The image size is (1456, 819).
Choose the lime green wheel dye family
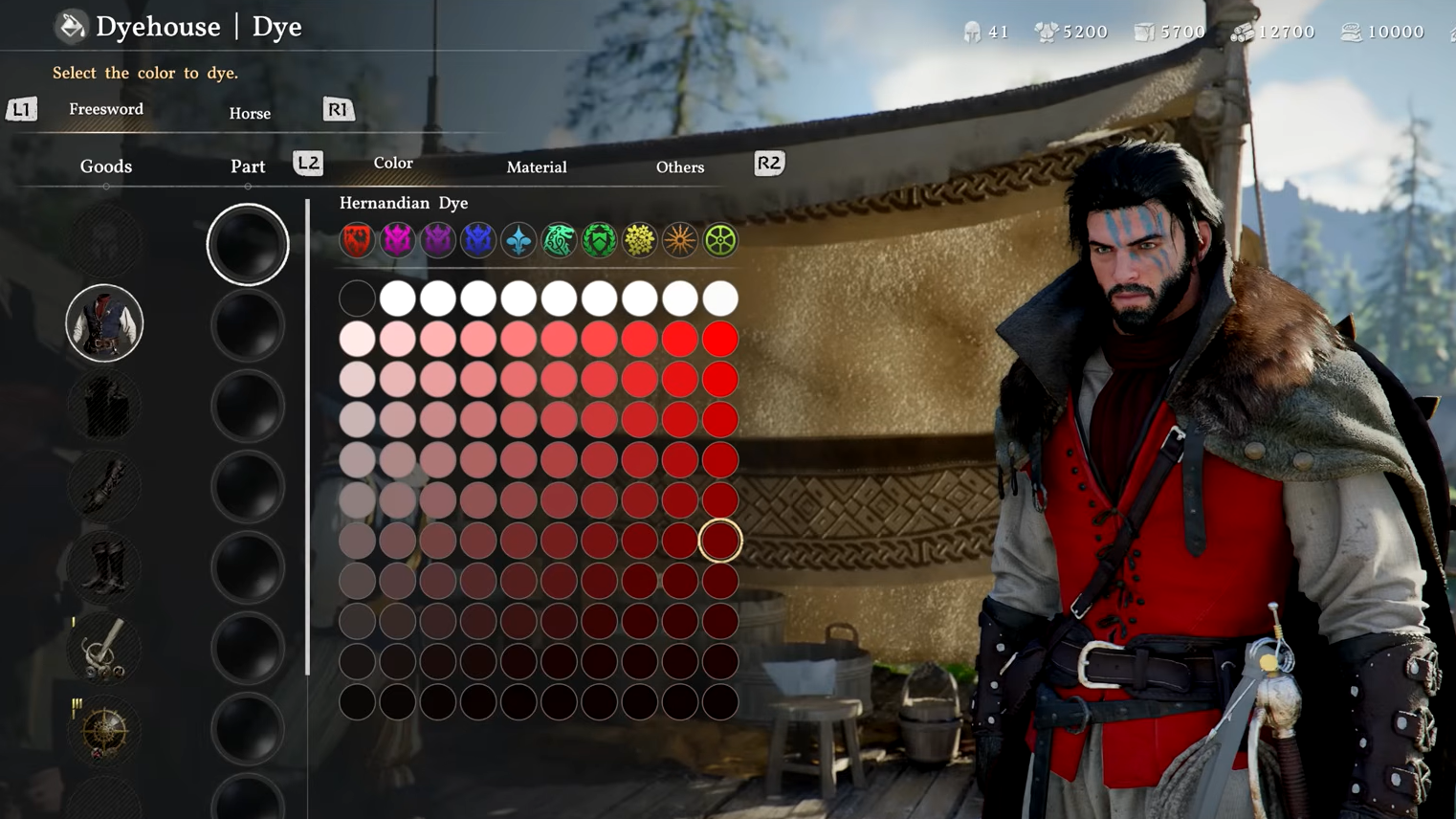tap(720, 240)
